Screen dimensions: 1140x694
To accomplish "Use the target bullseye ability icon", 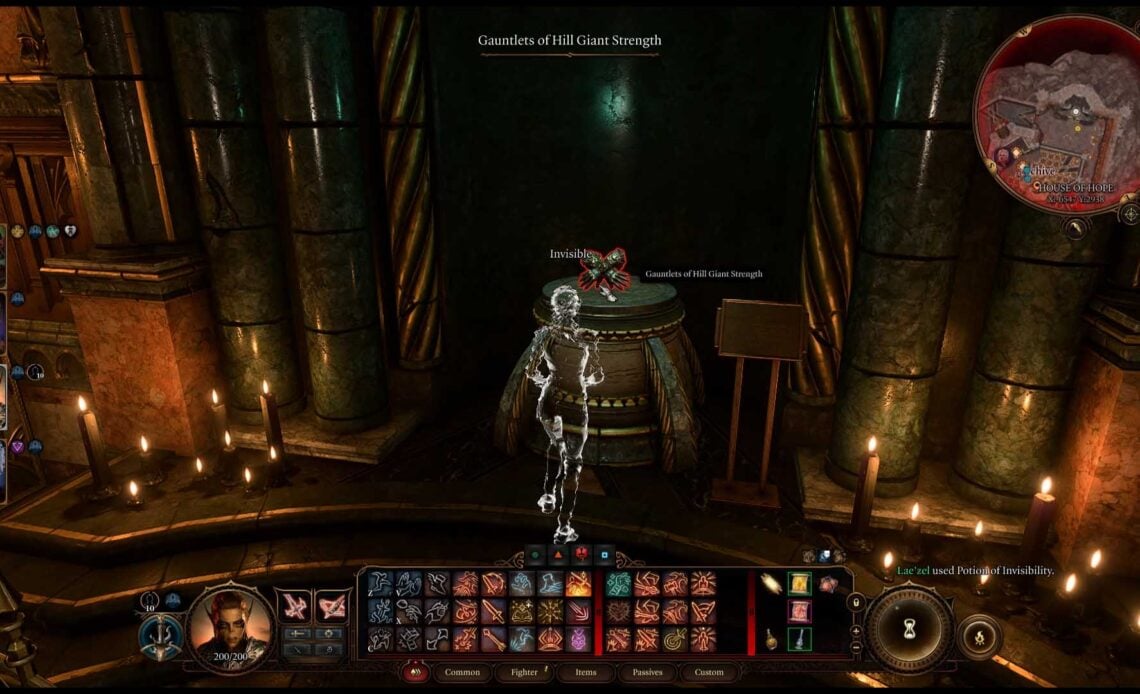I will (674, 639).
